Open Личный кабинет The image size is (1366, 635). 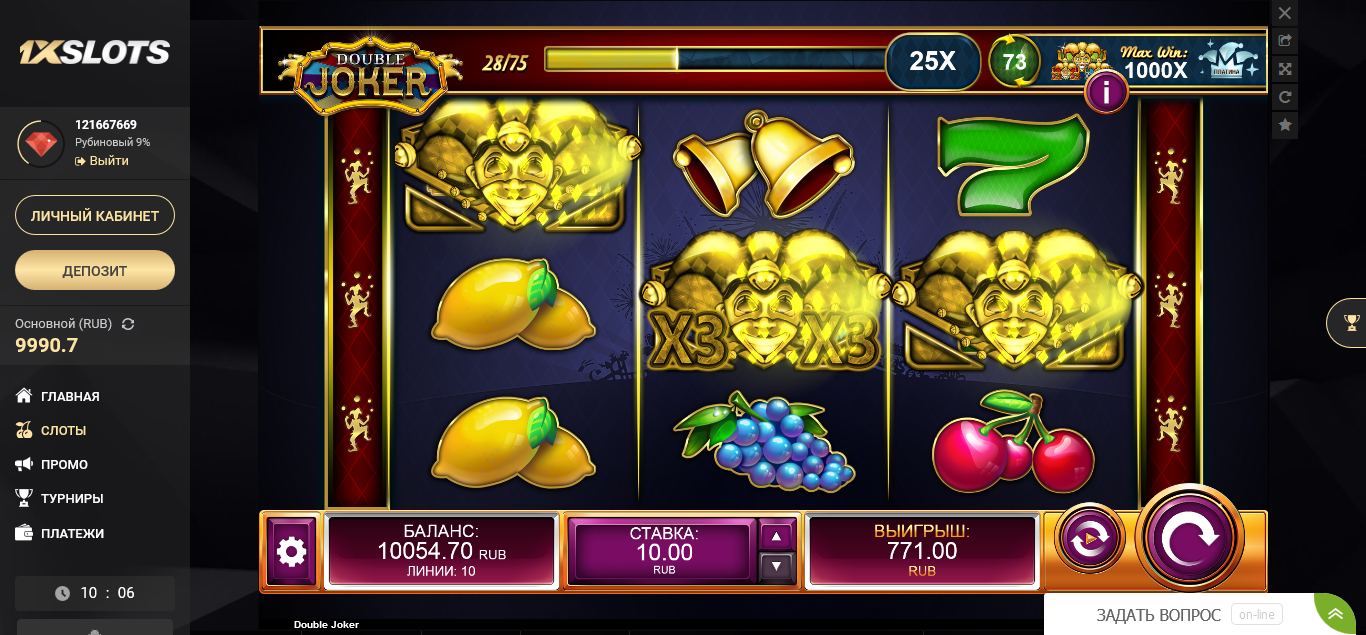95,215
